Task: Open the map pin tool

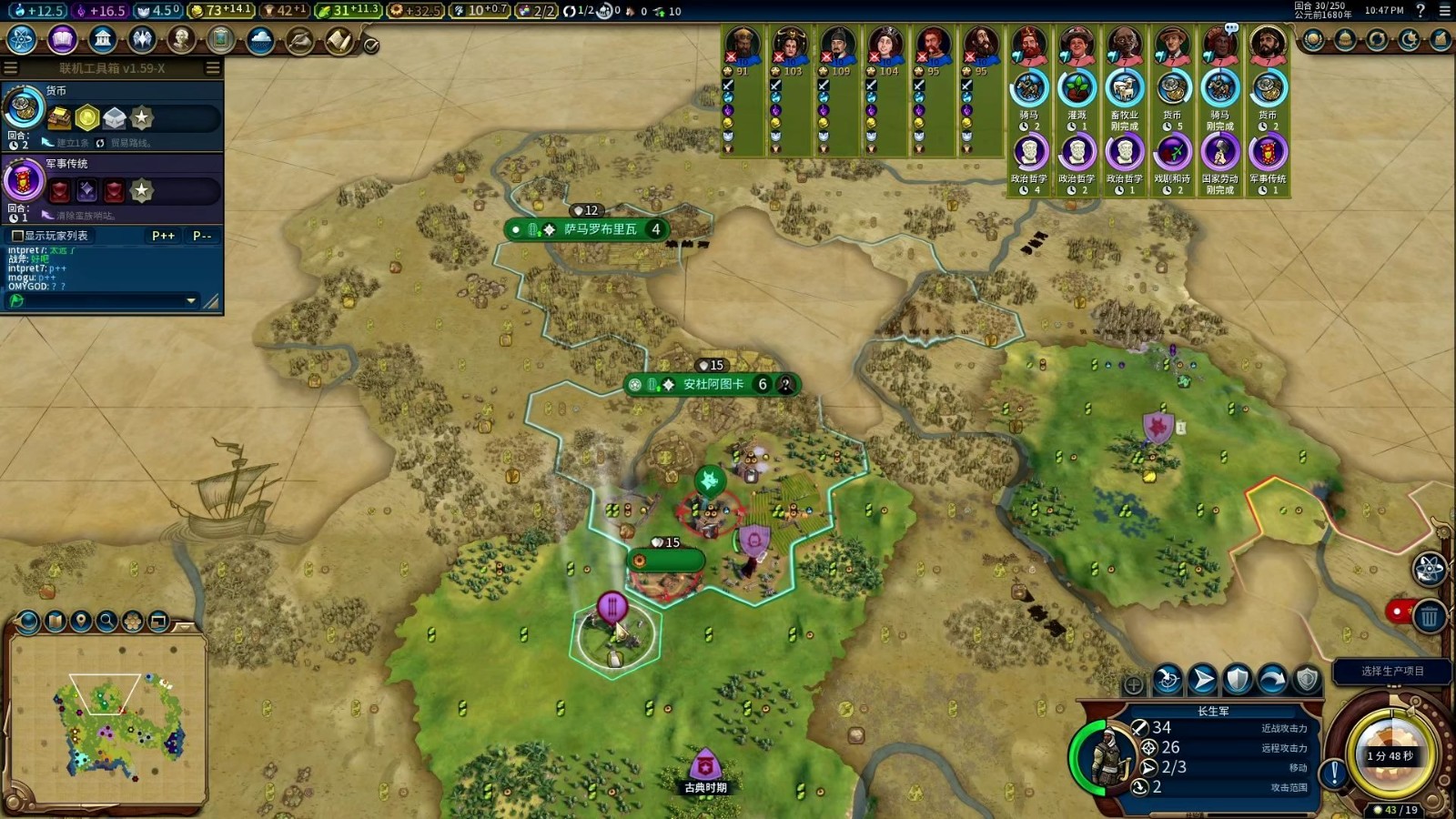Action: (81, 621)
